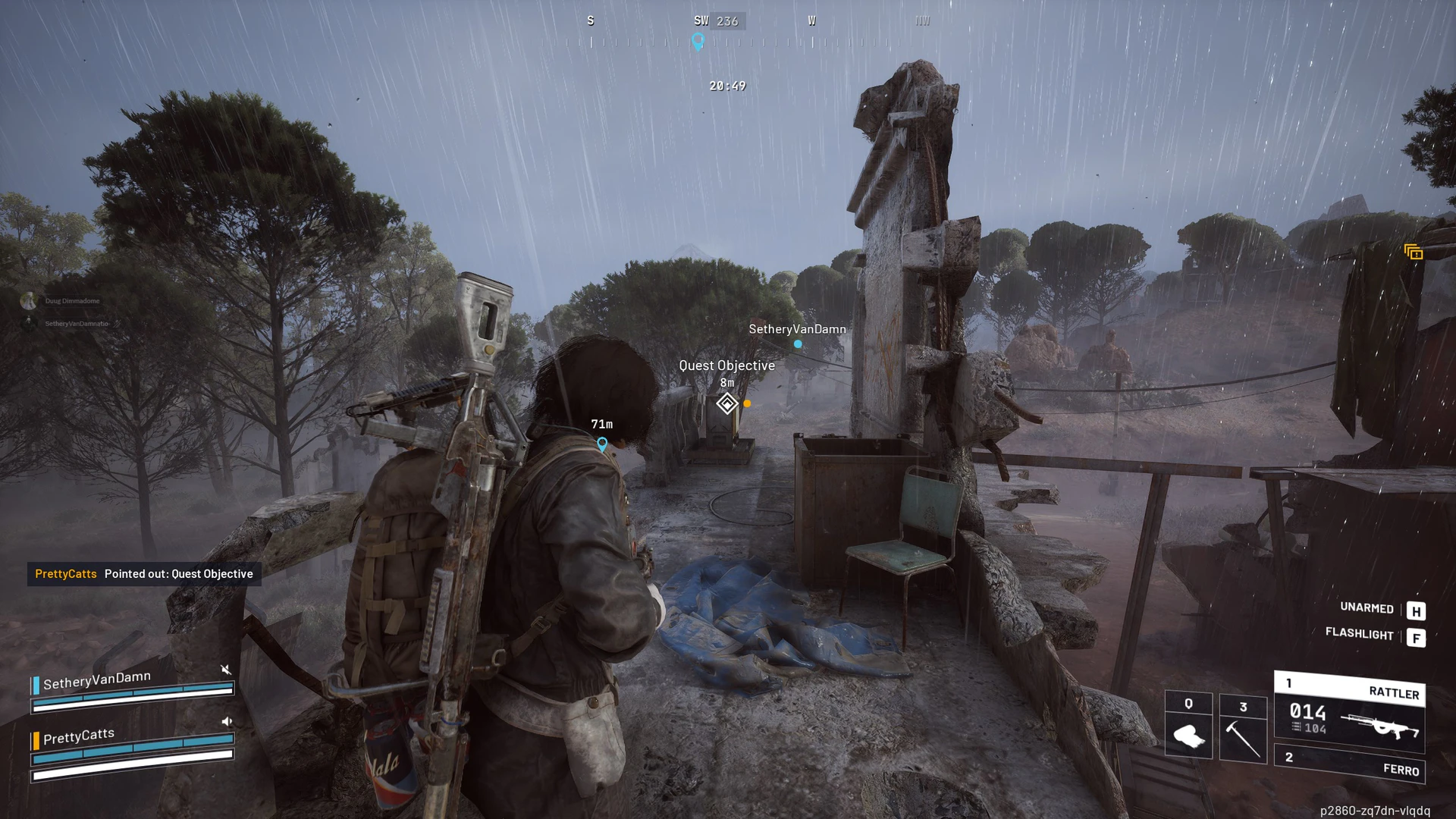Viewport: 1456px width, 819px height.
Task: Select SetheryVanDamn in the squad list
Action: point(97,679)
